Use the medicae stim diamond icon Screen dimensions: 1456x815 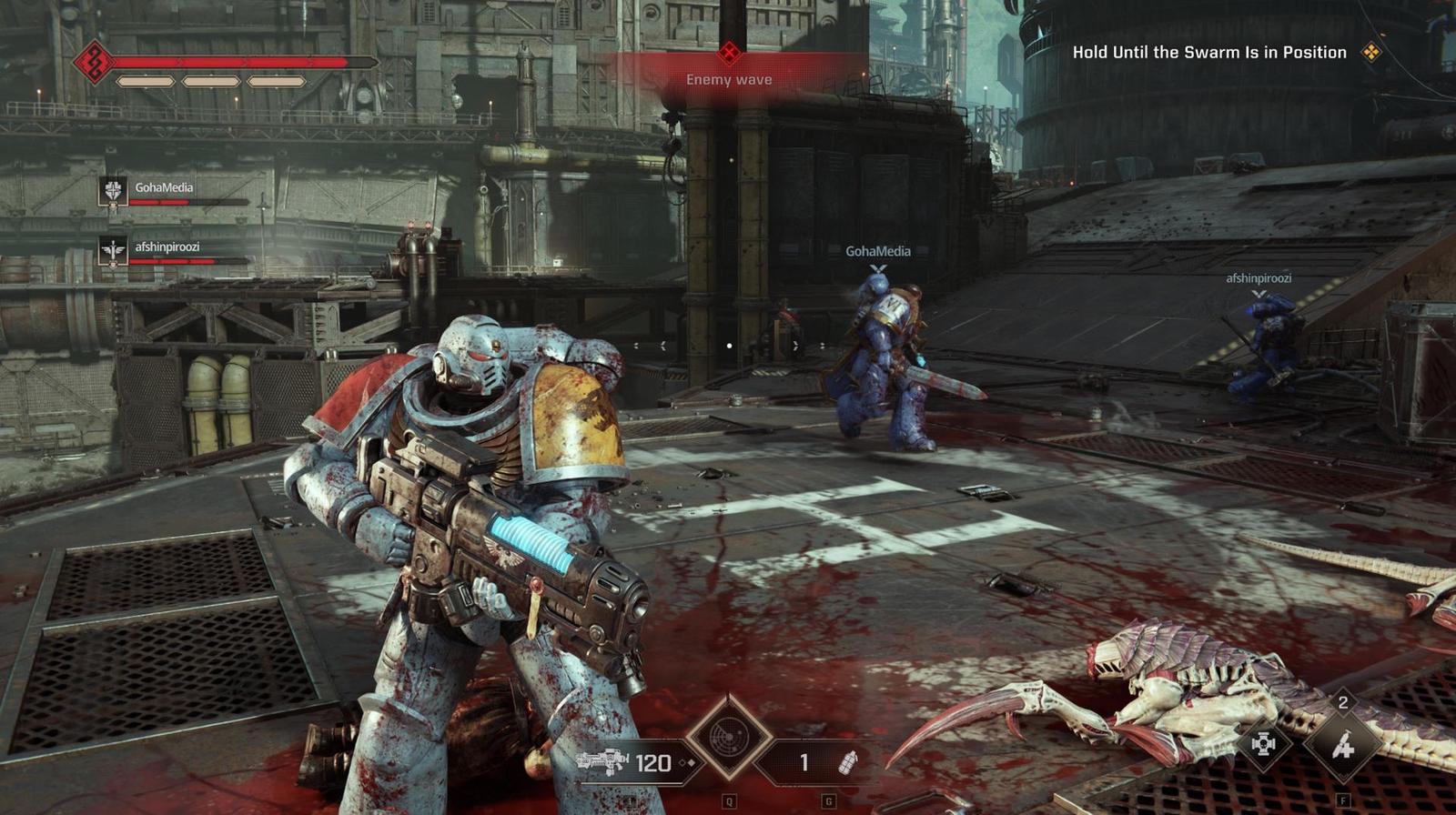tap(1342, 747)
